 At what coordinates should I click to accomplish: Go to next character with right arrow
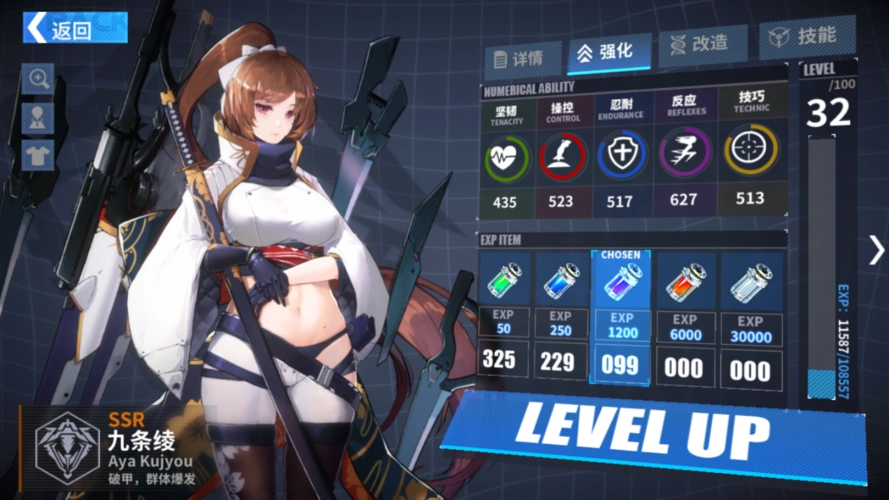[875, 249]
